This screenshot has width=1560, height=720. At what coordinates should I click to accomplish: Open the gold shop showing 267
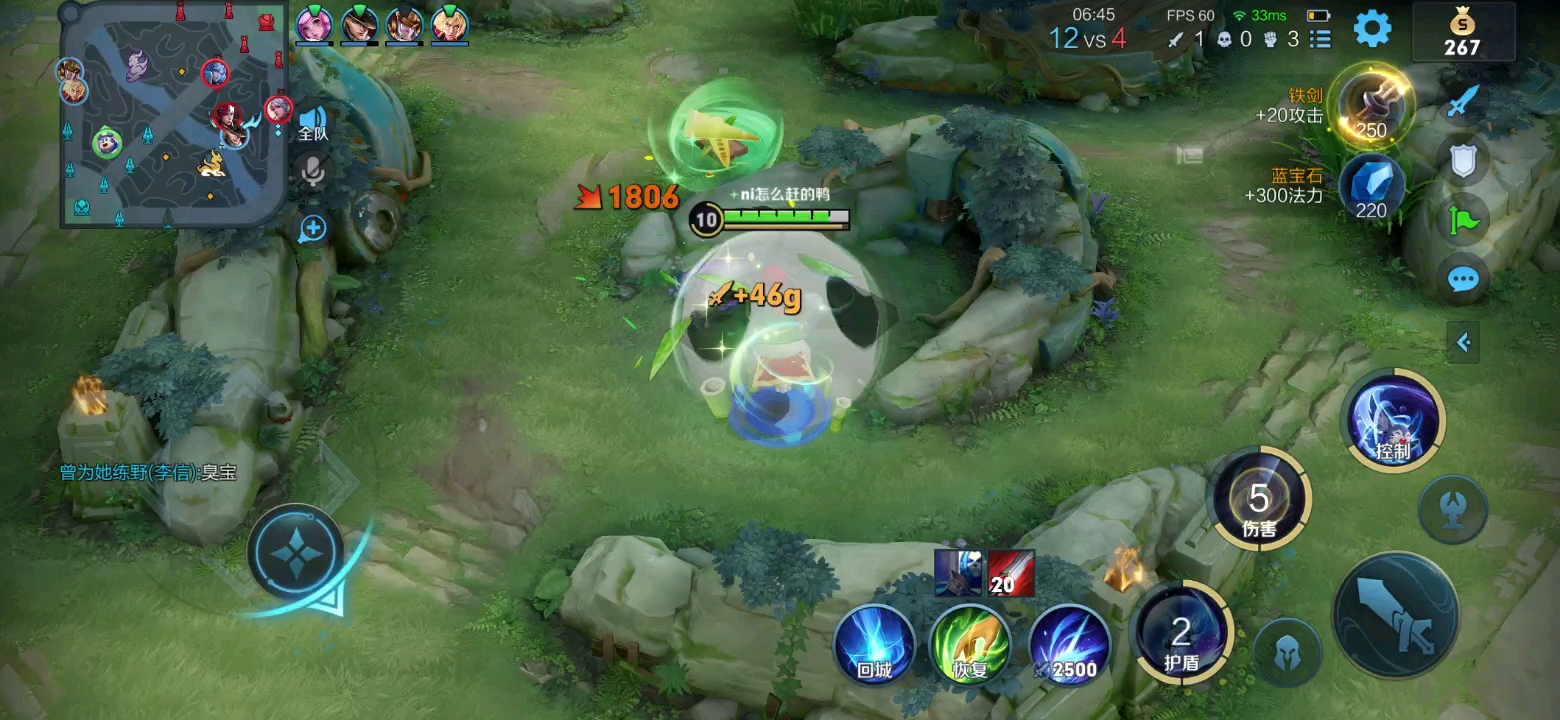click(1462, 32)
